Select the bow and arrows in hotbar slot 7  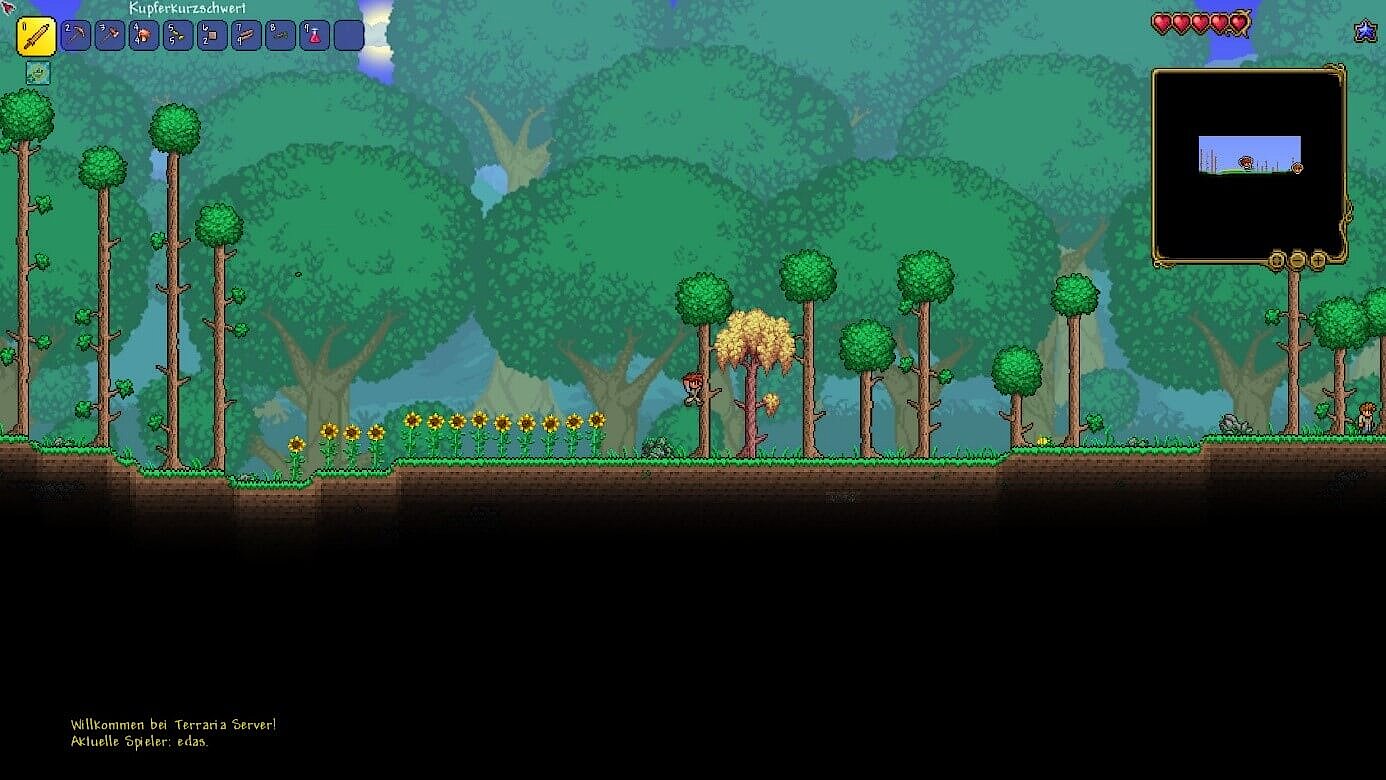[x=245, y=35]
